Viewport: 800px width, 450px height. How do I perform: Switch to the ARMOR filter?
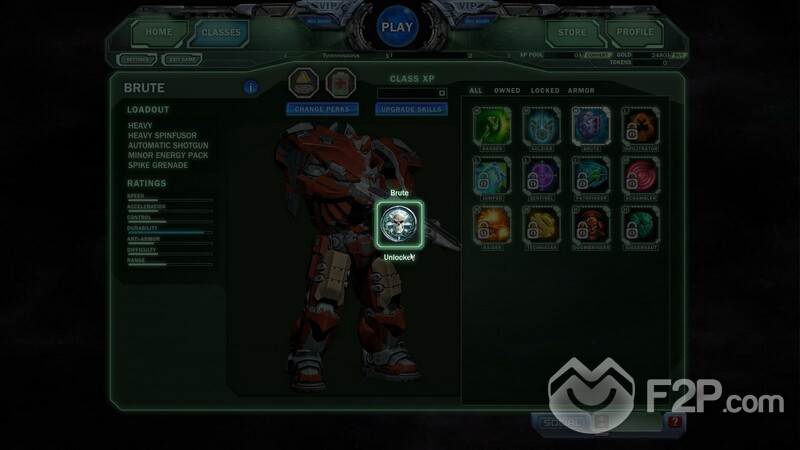[x=583, y=91]
